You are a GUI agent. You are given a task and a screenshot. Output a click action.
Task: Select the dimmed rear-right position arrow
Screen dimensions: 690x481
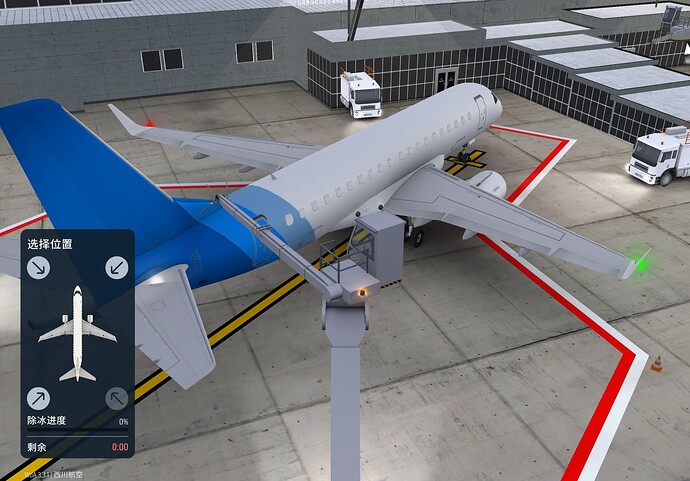tap(118, 398)
